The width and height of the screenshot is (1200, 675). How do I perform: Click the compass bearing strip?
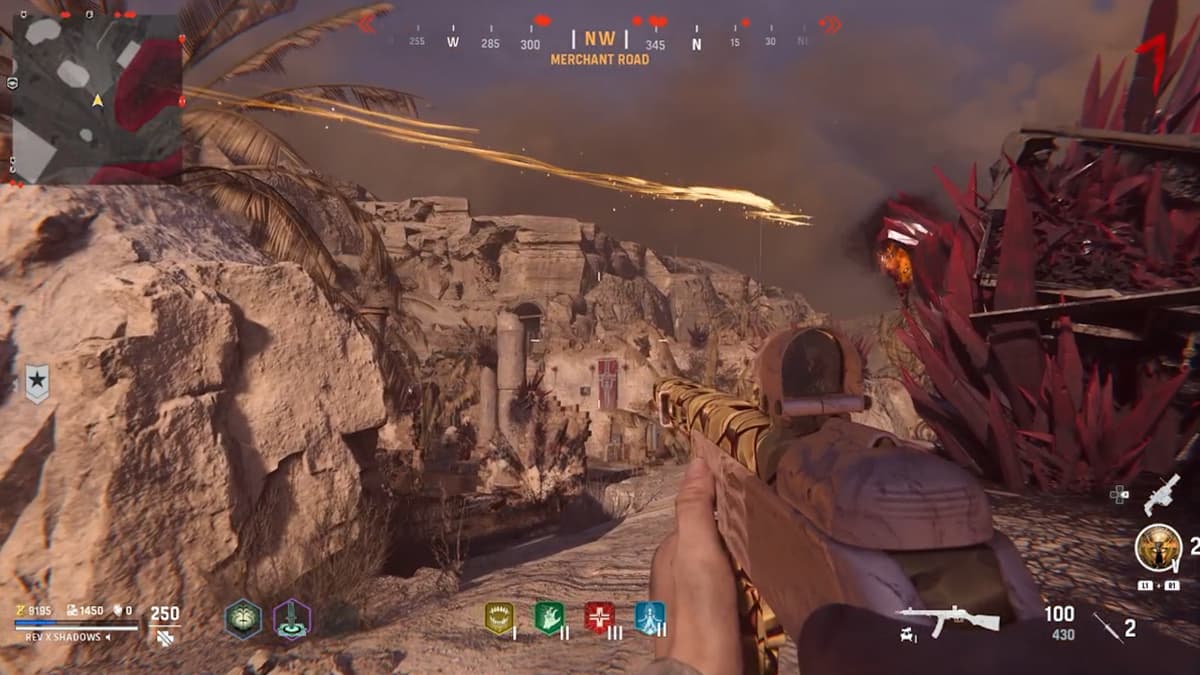[600, 42]
